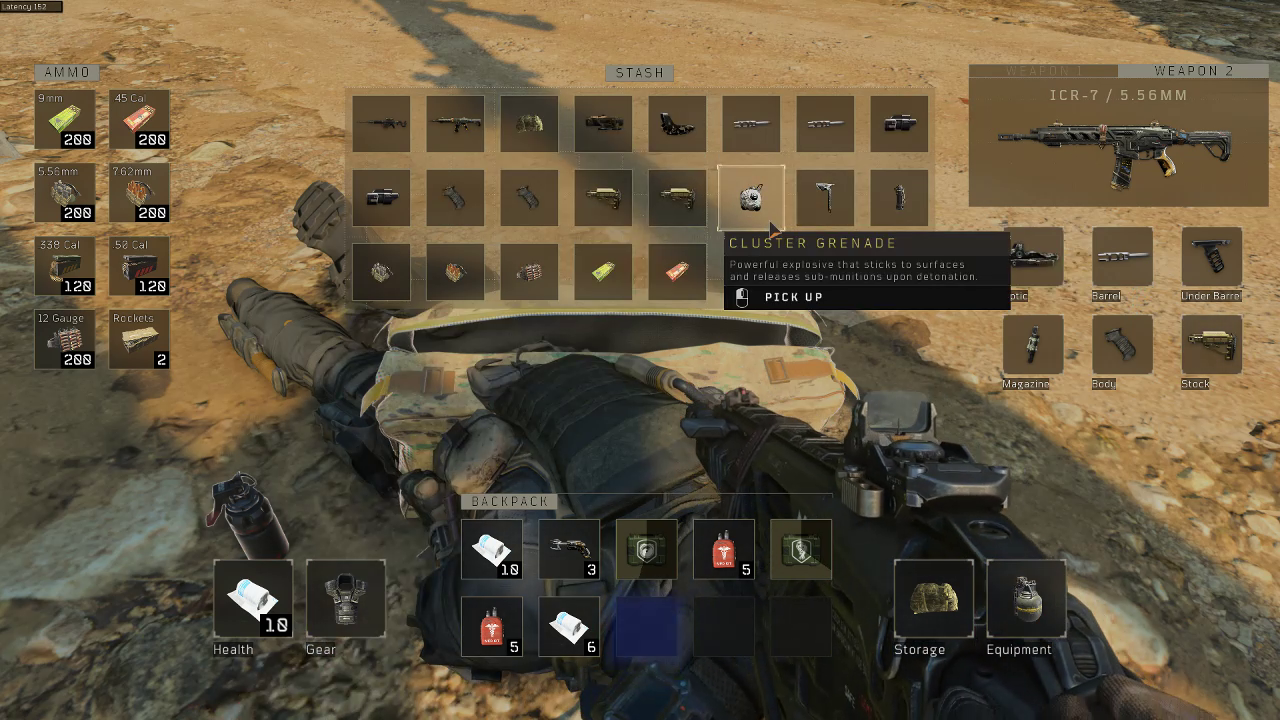The image size is (1280, 720).
Task: Select the Weapon 2 tab
Action: (x=1193, y=71)
